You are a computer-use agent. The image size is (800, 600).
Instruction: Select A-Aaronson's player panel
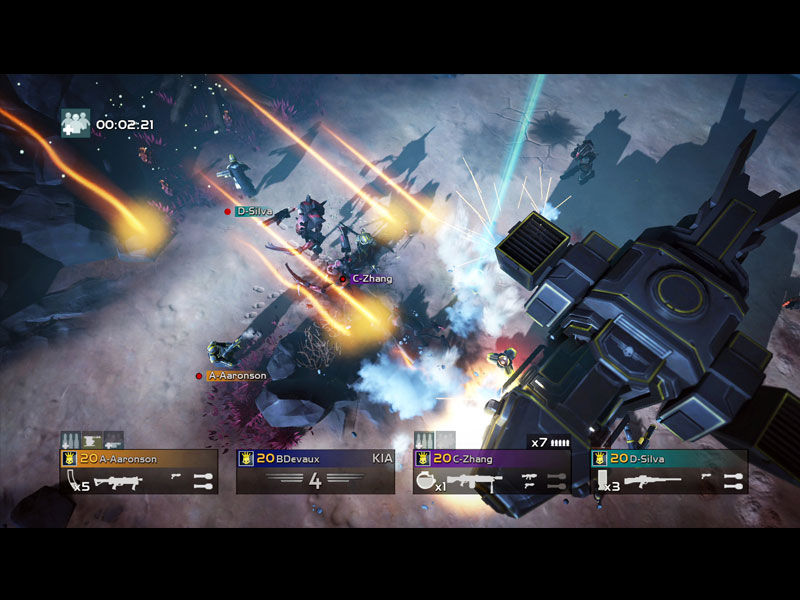[x=139, y=471]
